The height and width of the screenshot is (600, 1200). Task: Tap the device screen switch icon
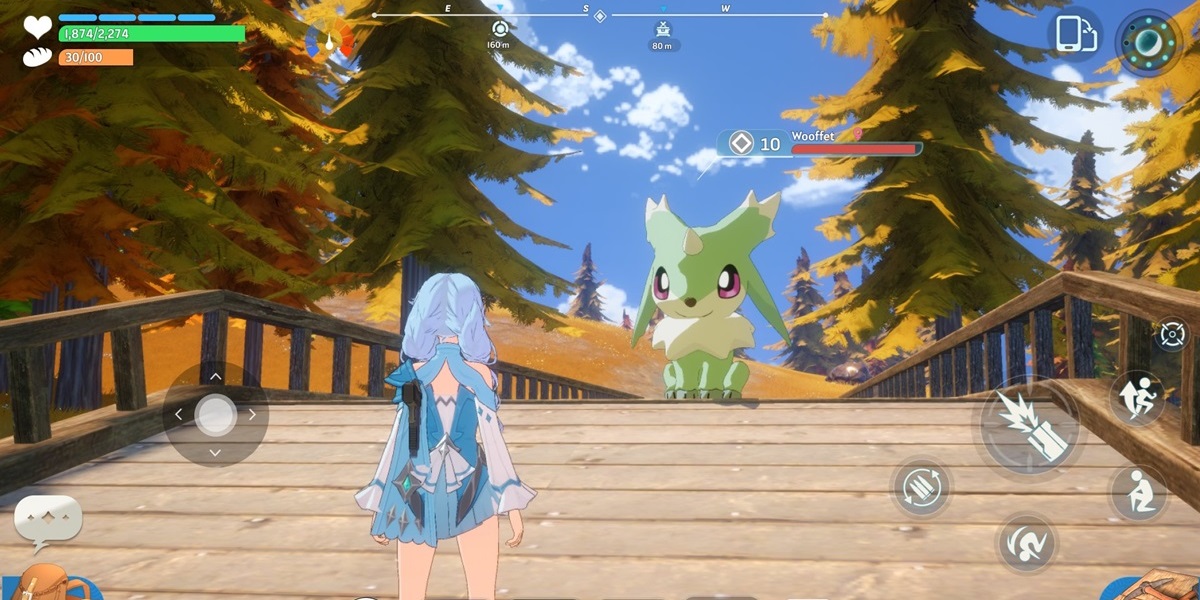tap(1073, 35)
